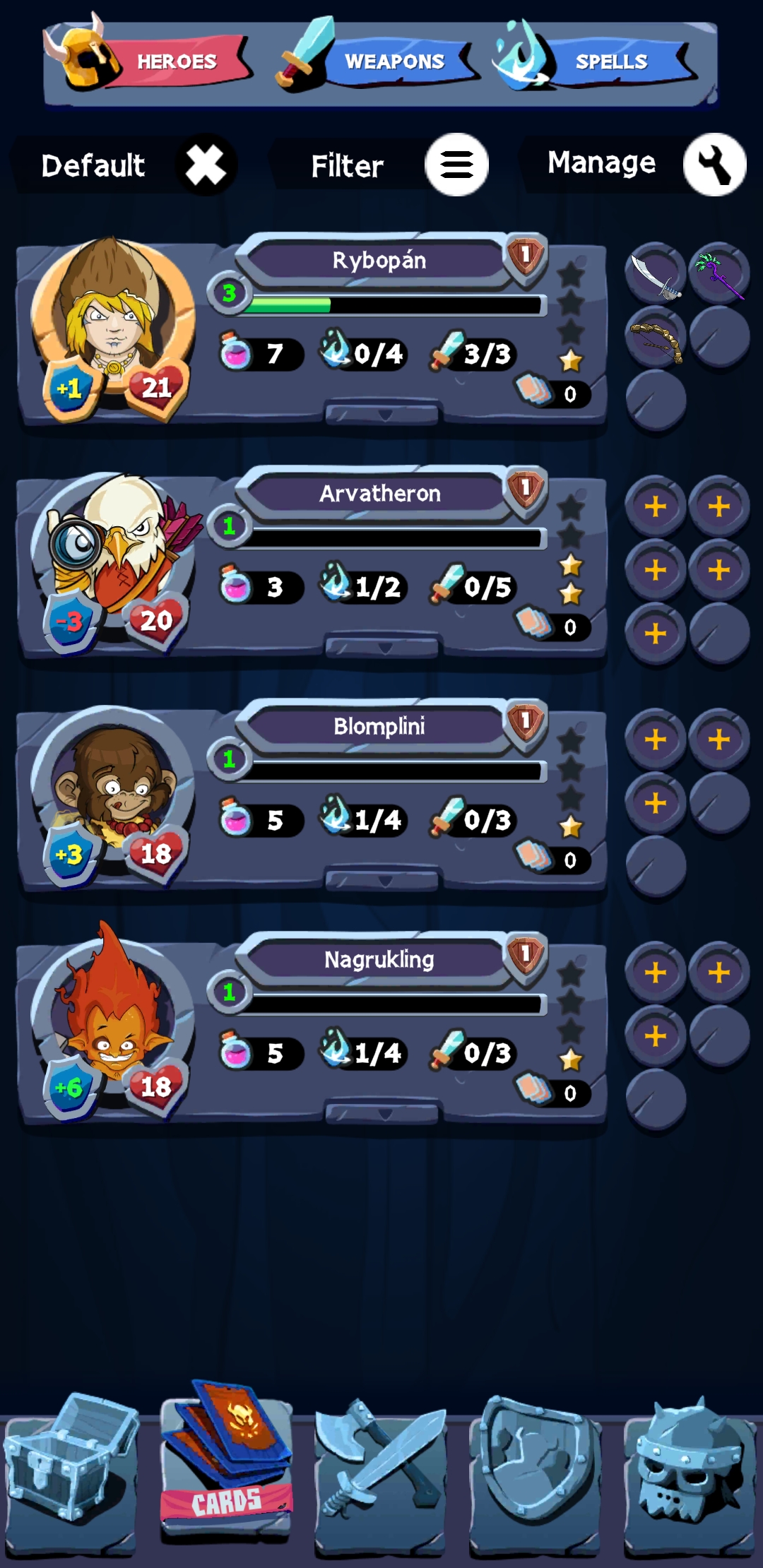
Task: Choose the Arvatheron eagle hero portrait
Action: click(113, 551)
